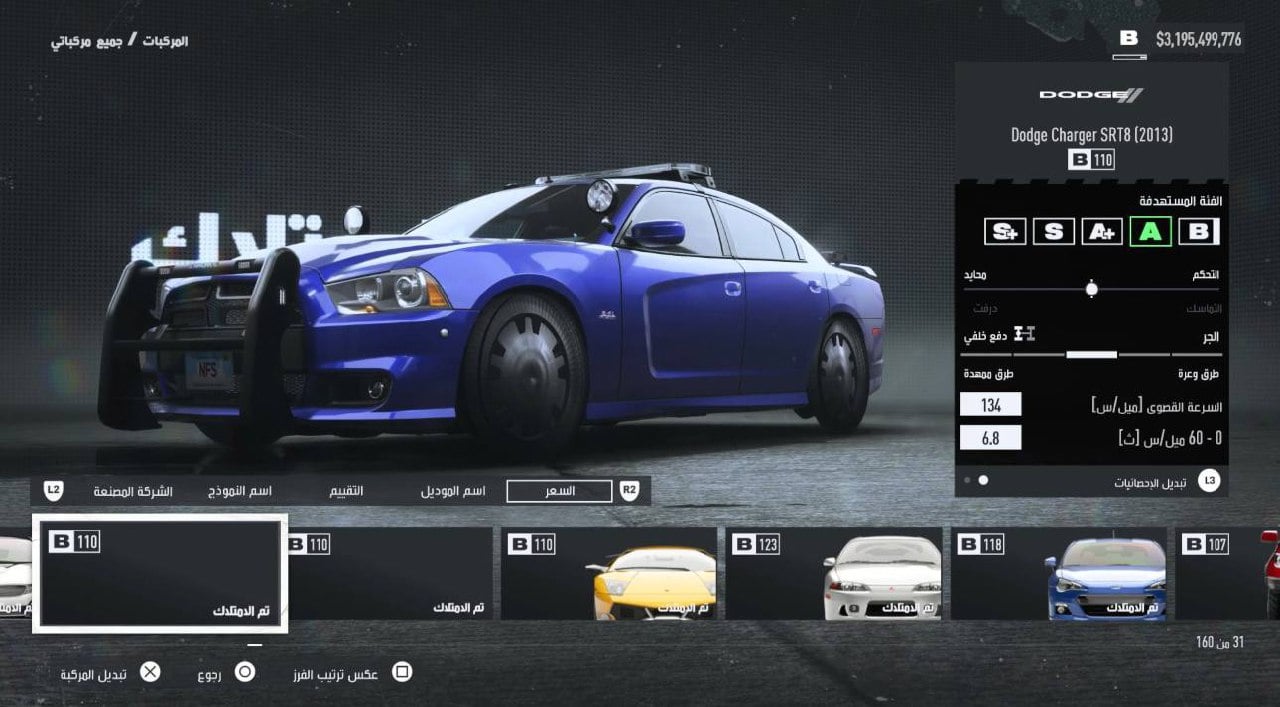
Task: Switch to the التقييم (rating) sort tab
Action: [x=347, y=491]
